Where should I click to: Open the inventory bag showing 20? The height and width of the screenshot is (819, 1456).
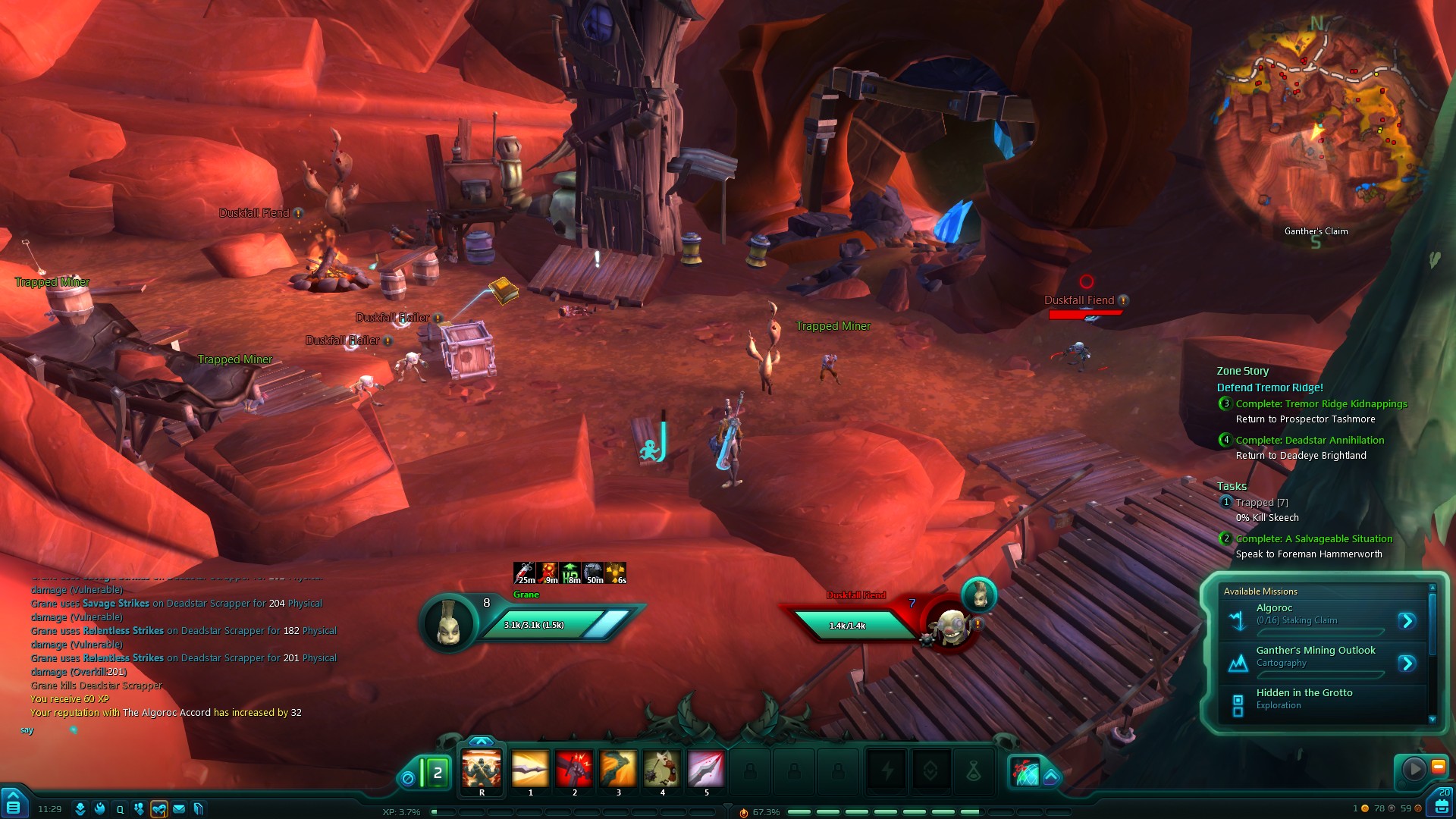coord(1442,803)
